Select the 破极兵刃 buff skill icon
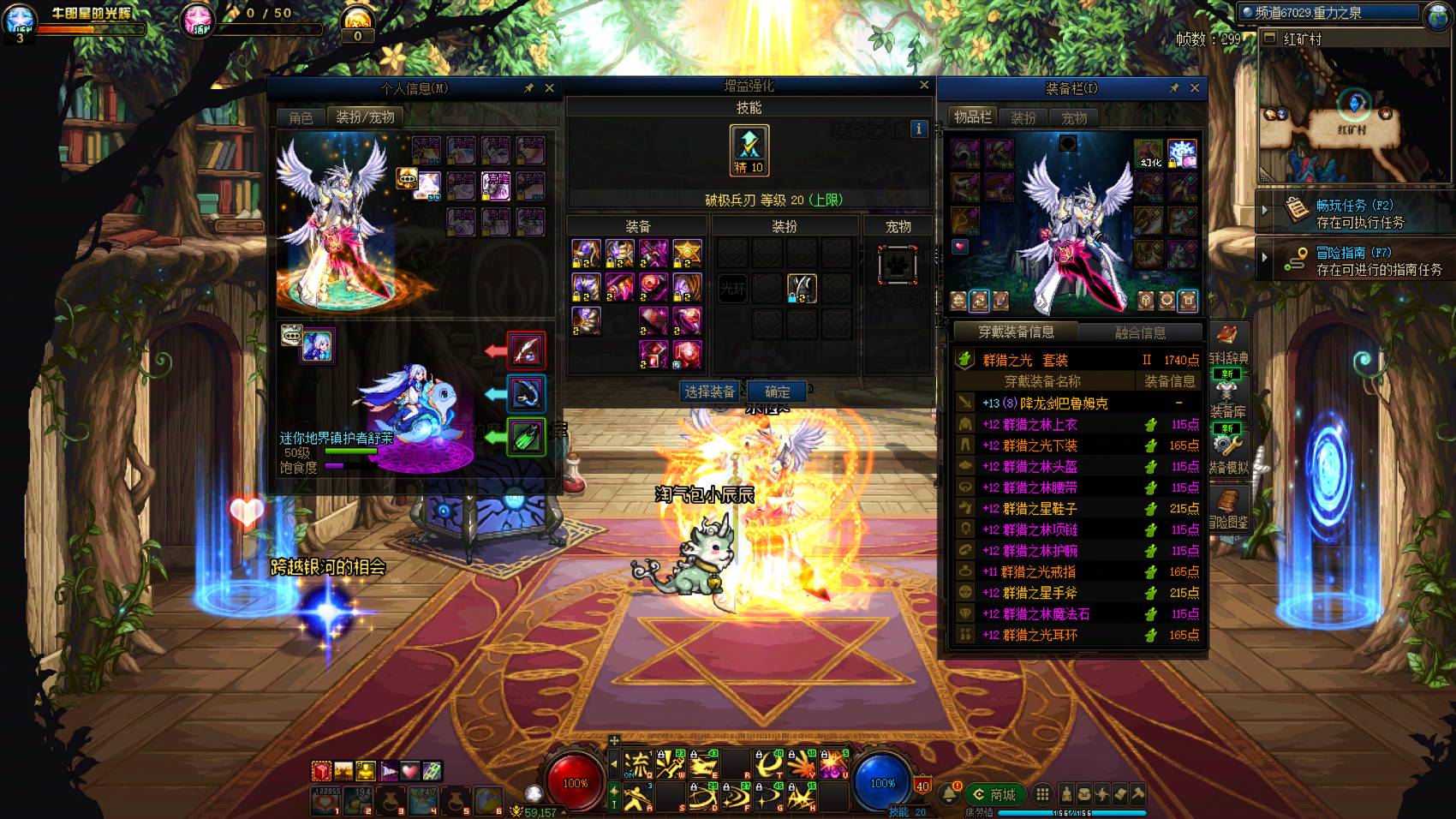 pos(749,150)
